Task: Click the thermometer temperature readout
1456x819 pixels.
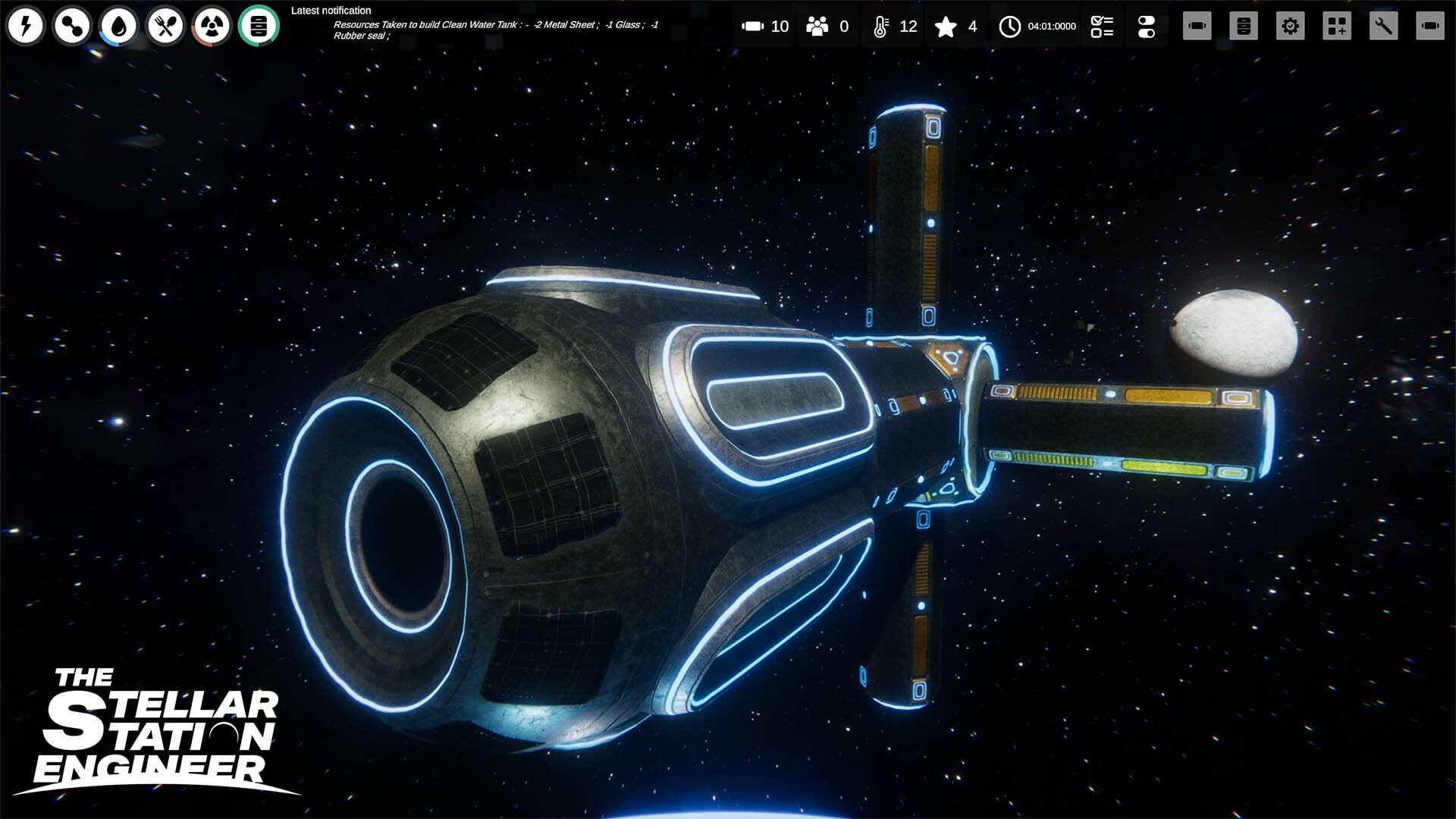Action: click(x=893, y=26)
